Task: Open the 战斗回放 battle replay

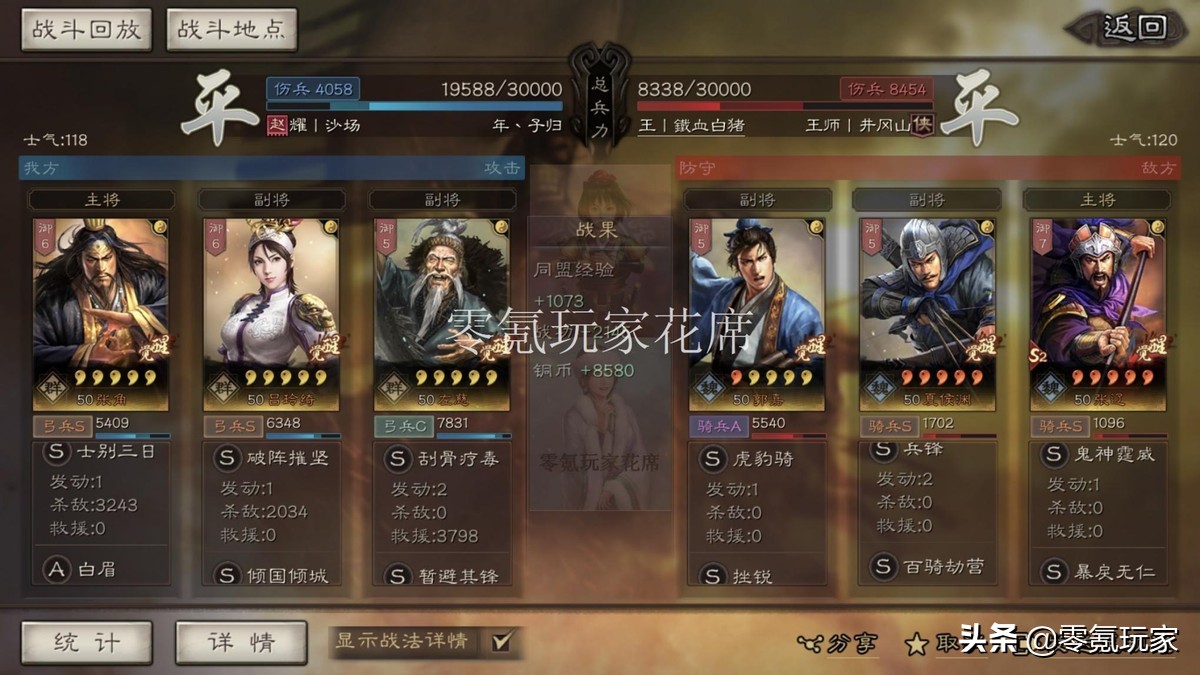Action: click(87, 30)
